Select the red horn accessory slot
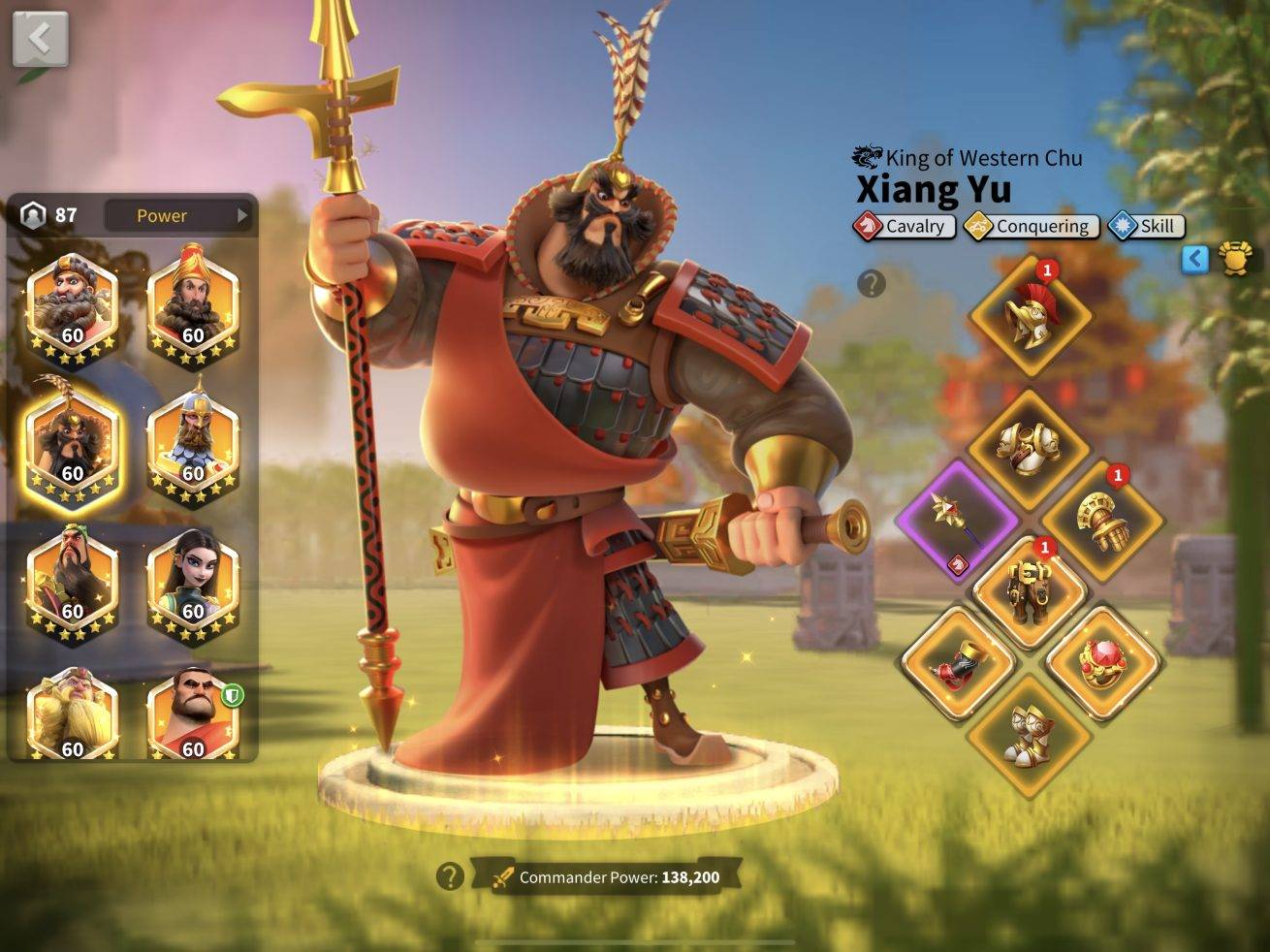1270x952 pixels. coord(958,663)
